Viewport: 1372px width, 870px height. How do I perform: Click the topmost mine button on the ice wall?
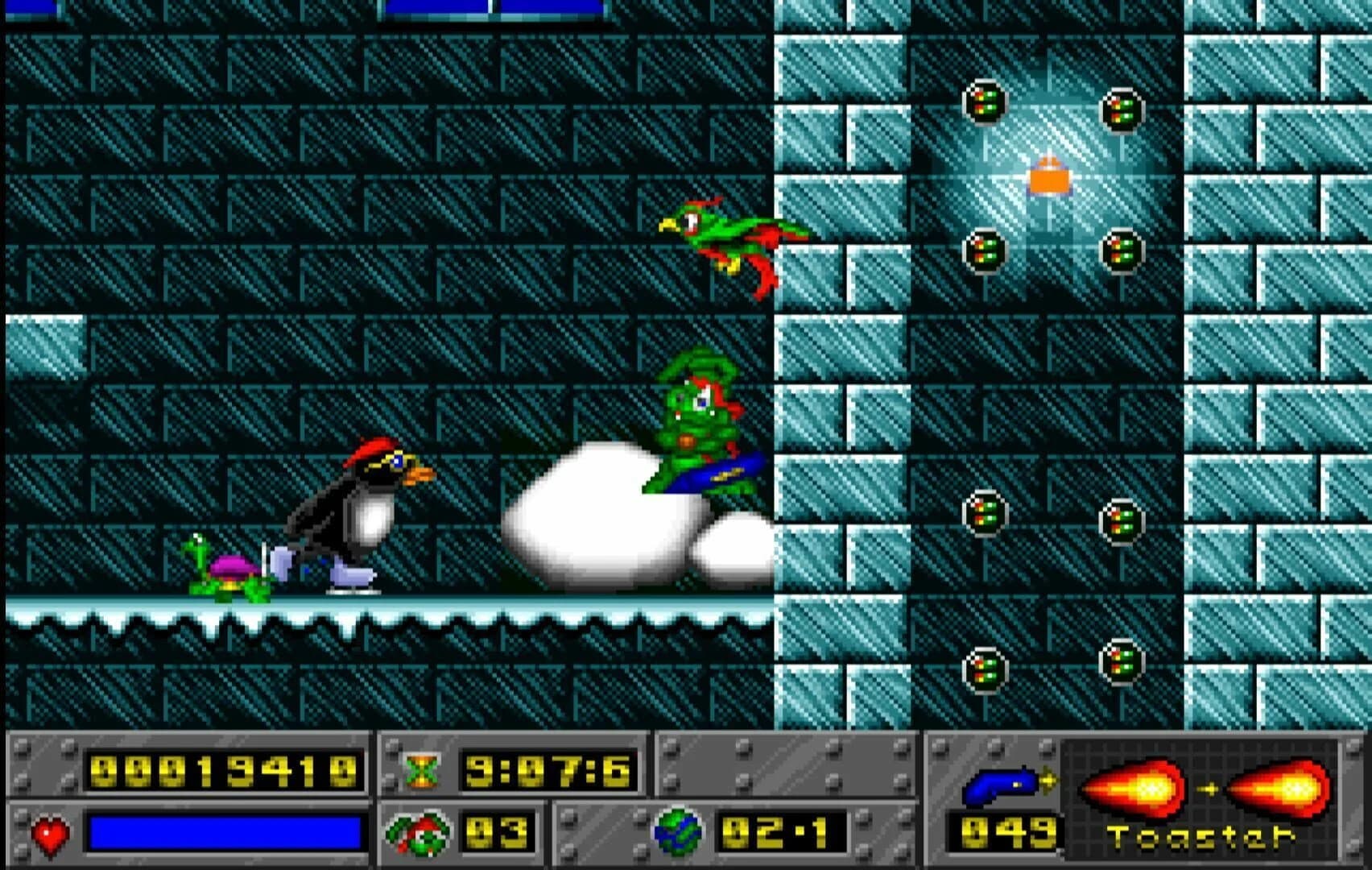tap(984, 102)
